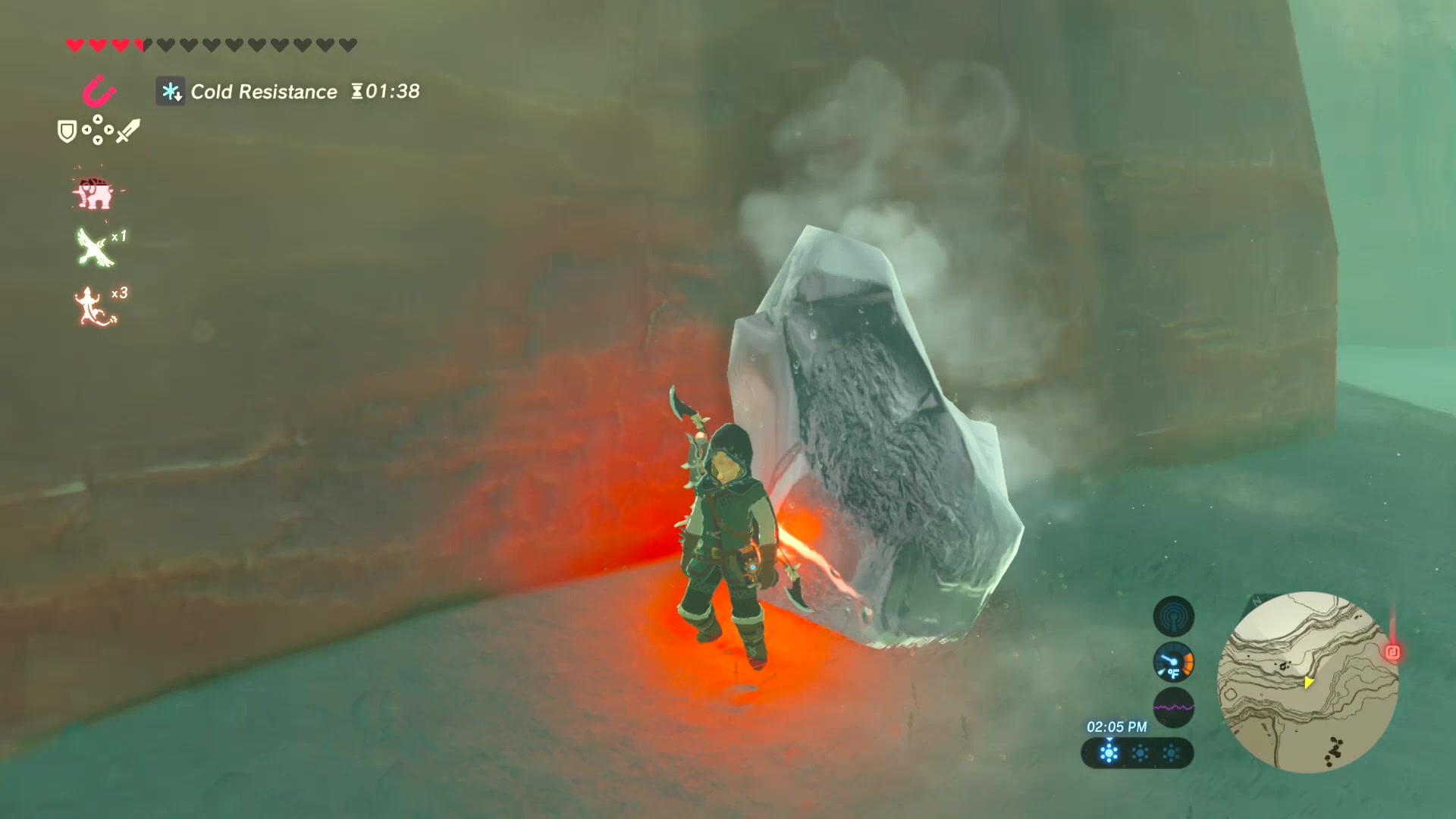This screenshot has width=1456, height=819.
Task: Activate the elephant-shaped Mipha's Grace ability
Action: click(x=94, y=194)
